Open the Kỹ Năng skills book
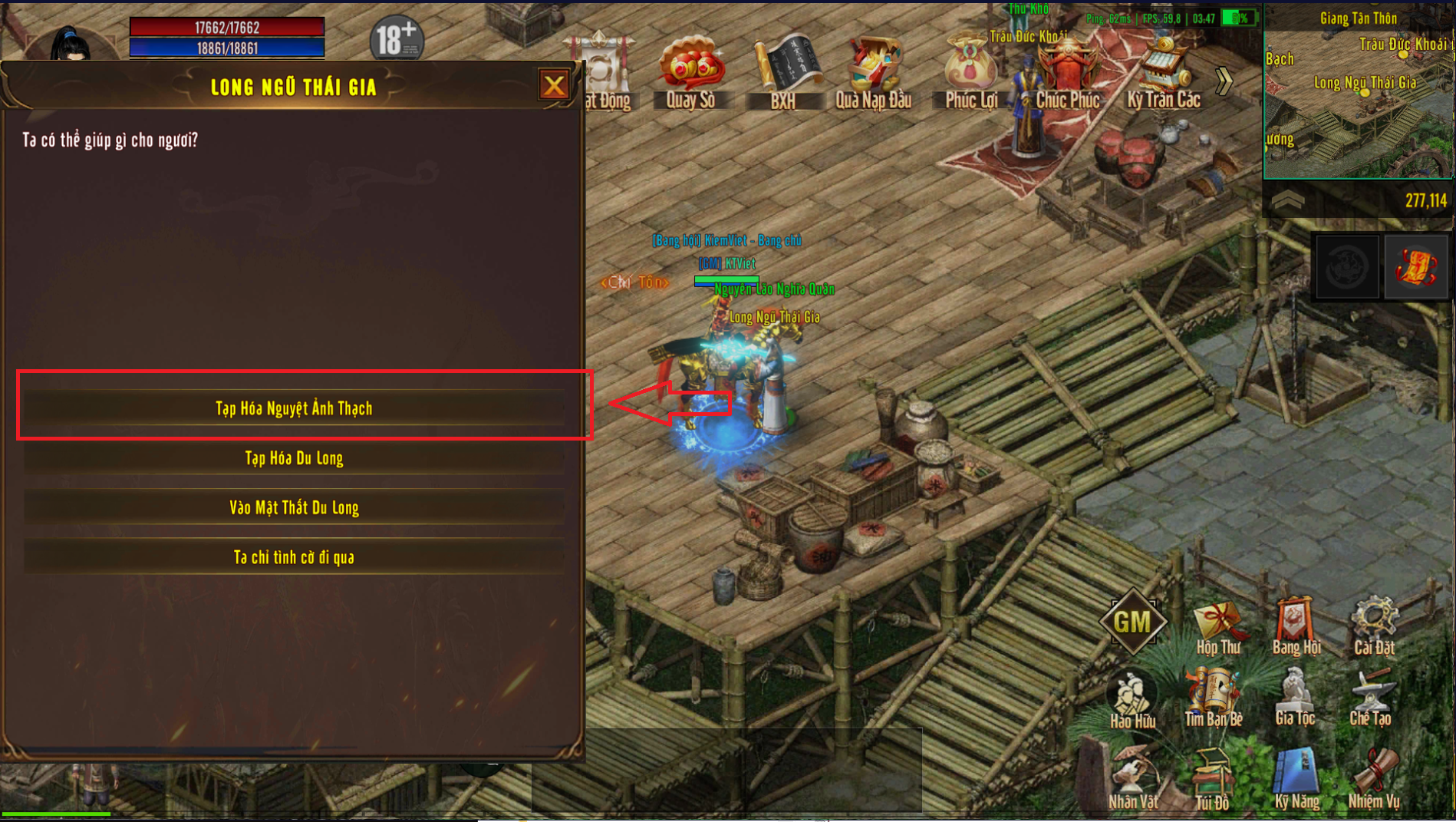The width and height of the screenshot is (1456, 822). [x=1296, y=779]
